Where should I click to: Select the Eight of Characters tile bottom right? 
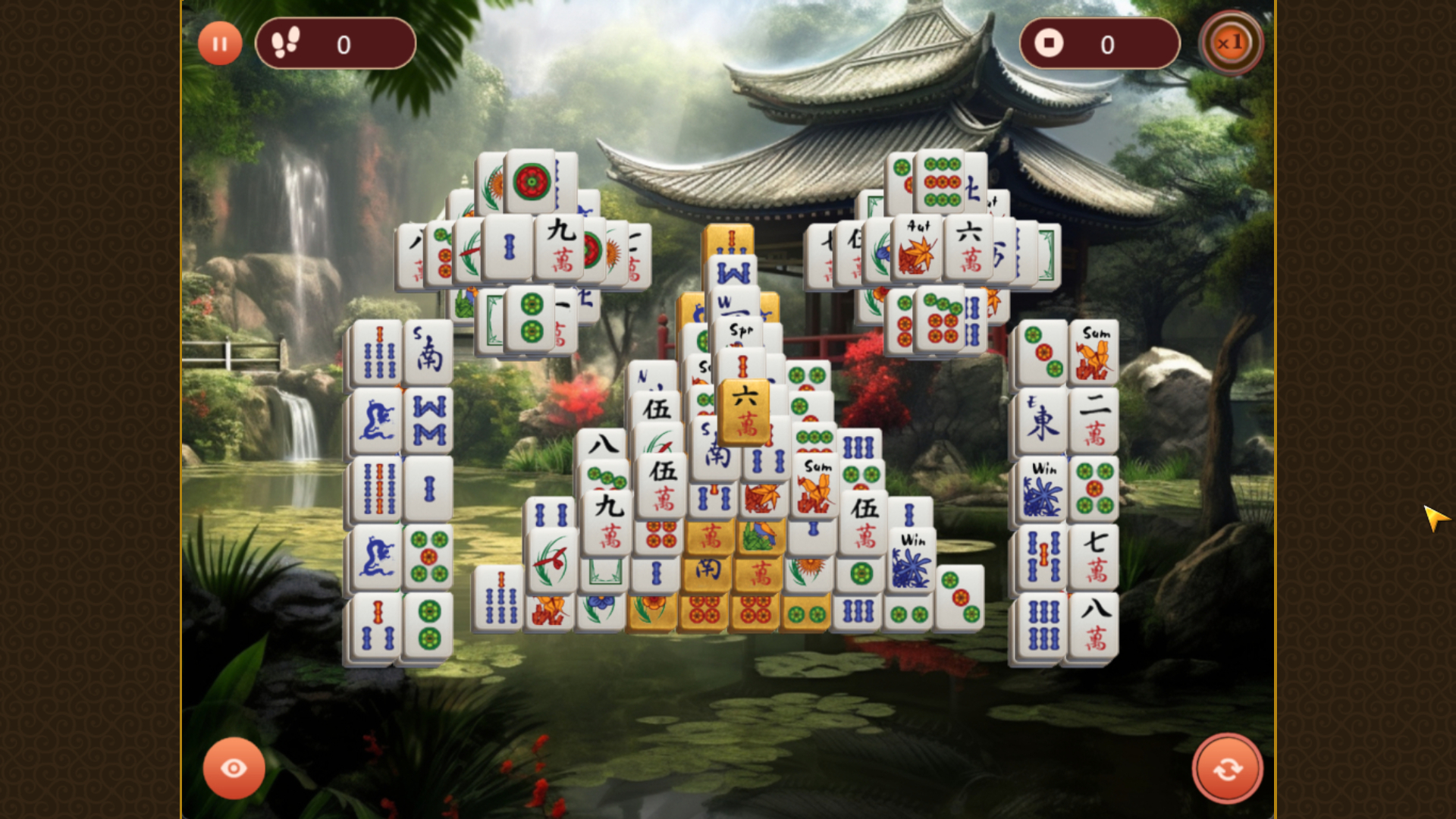(1095, 622)
